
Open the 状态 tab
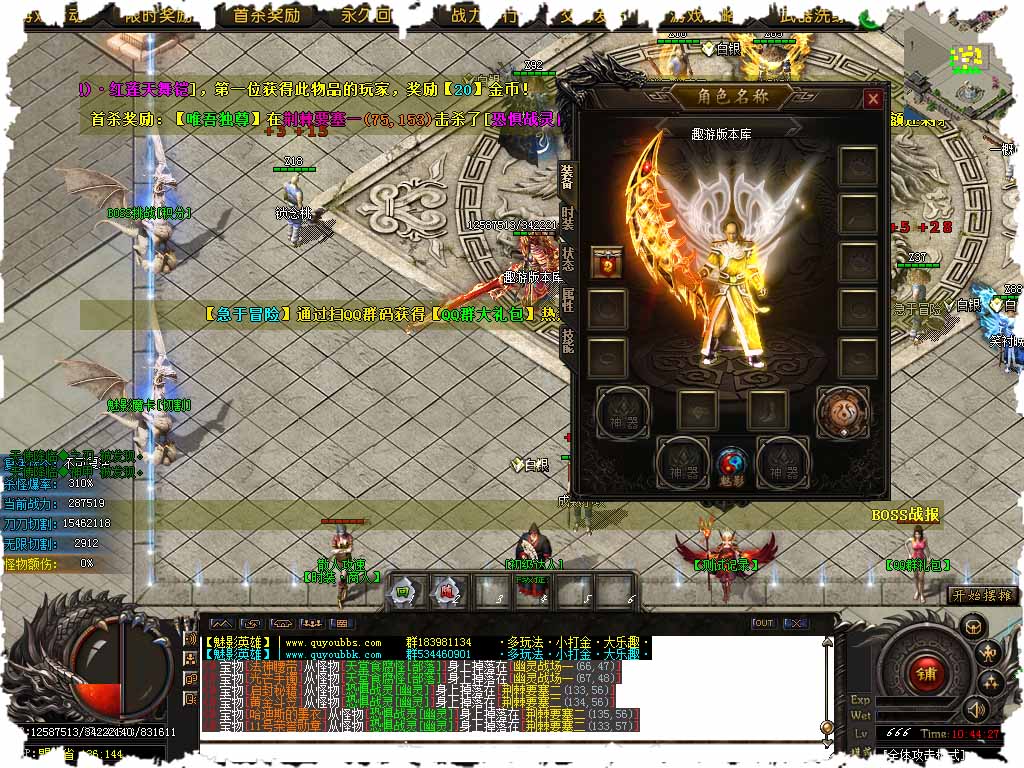click(567, 260)
